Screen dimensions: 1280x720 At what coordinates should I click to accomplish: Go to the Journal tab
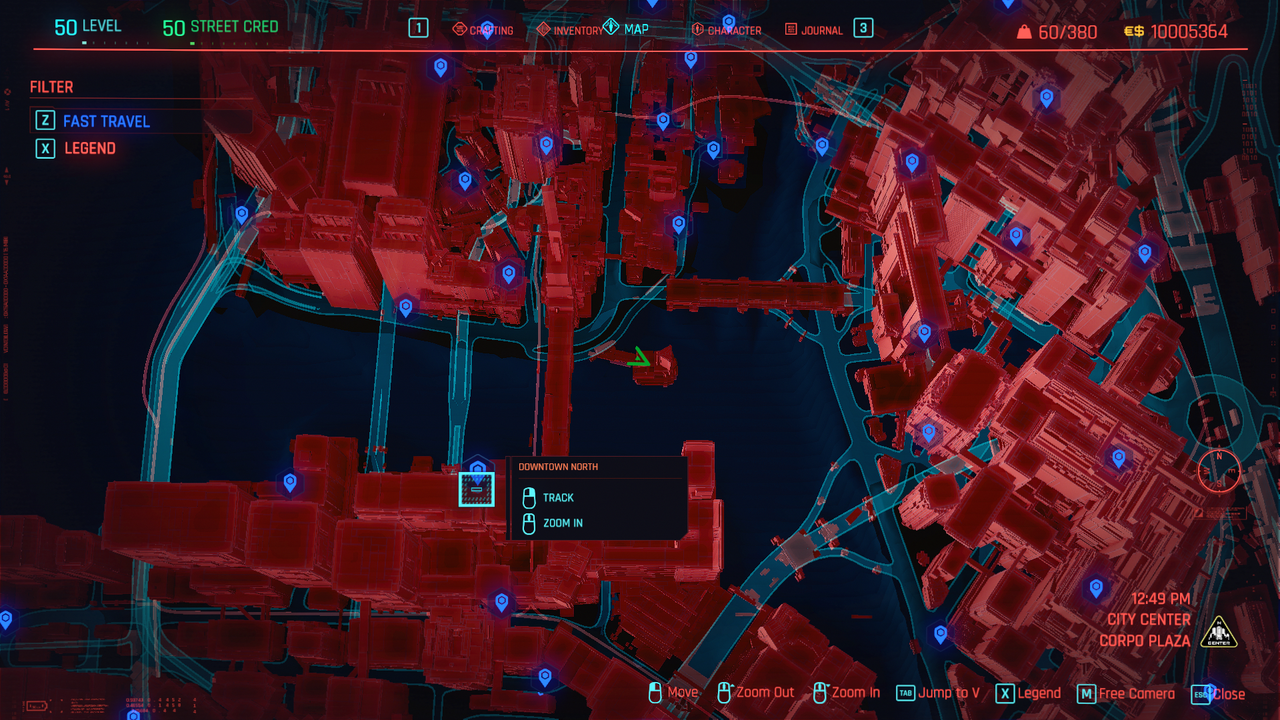click(x=814, y=30)
